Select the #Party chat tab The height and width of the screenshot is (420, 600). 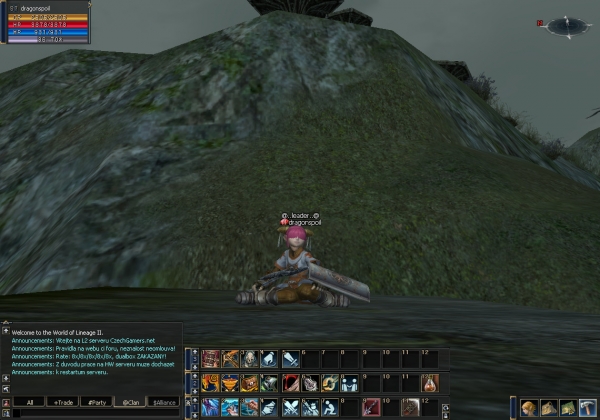pos(97,402)
